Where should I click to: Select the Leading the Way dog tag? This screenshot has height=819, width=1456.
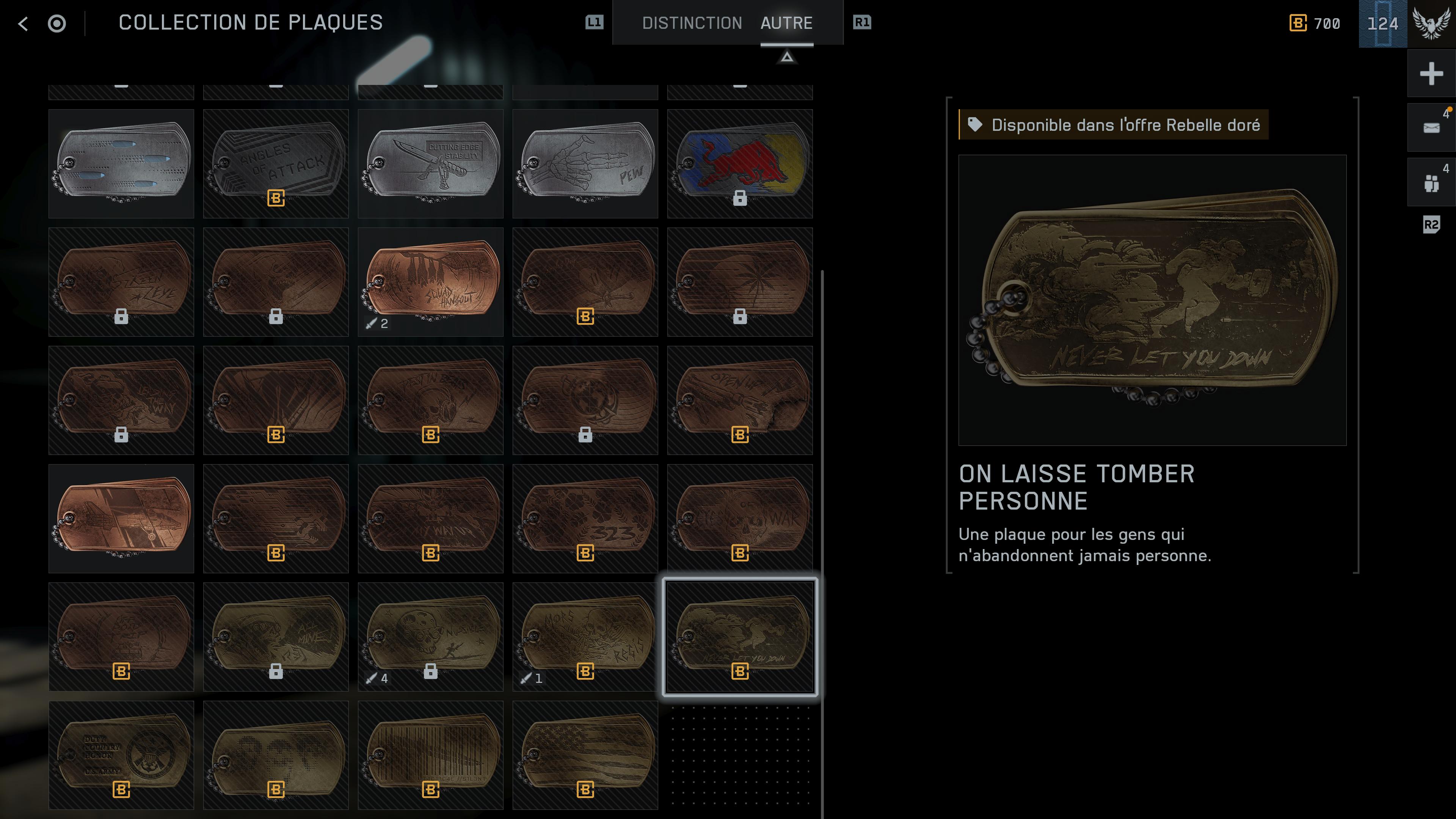121,400
